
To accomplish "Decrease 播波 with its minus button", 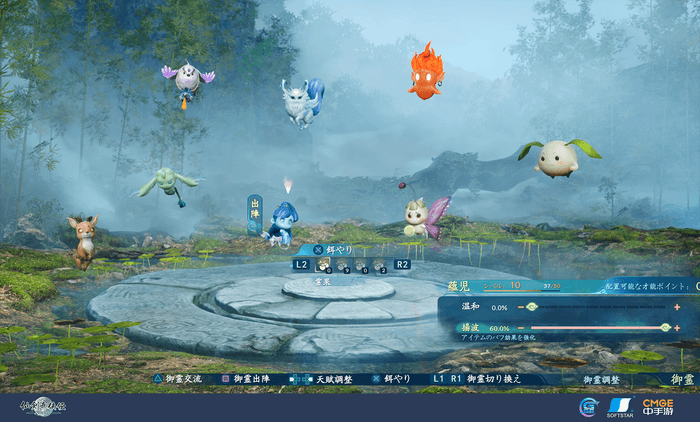I will [519, 327].
